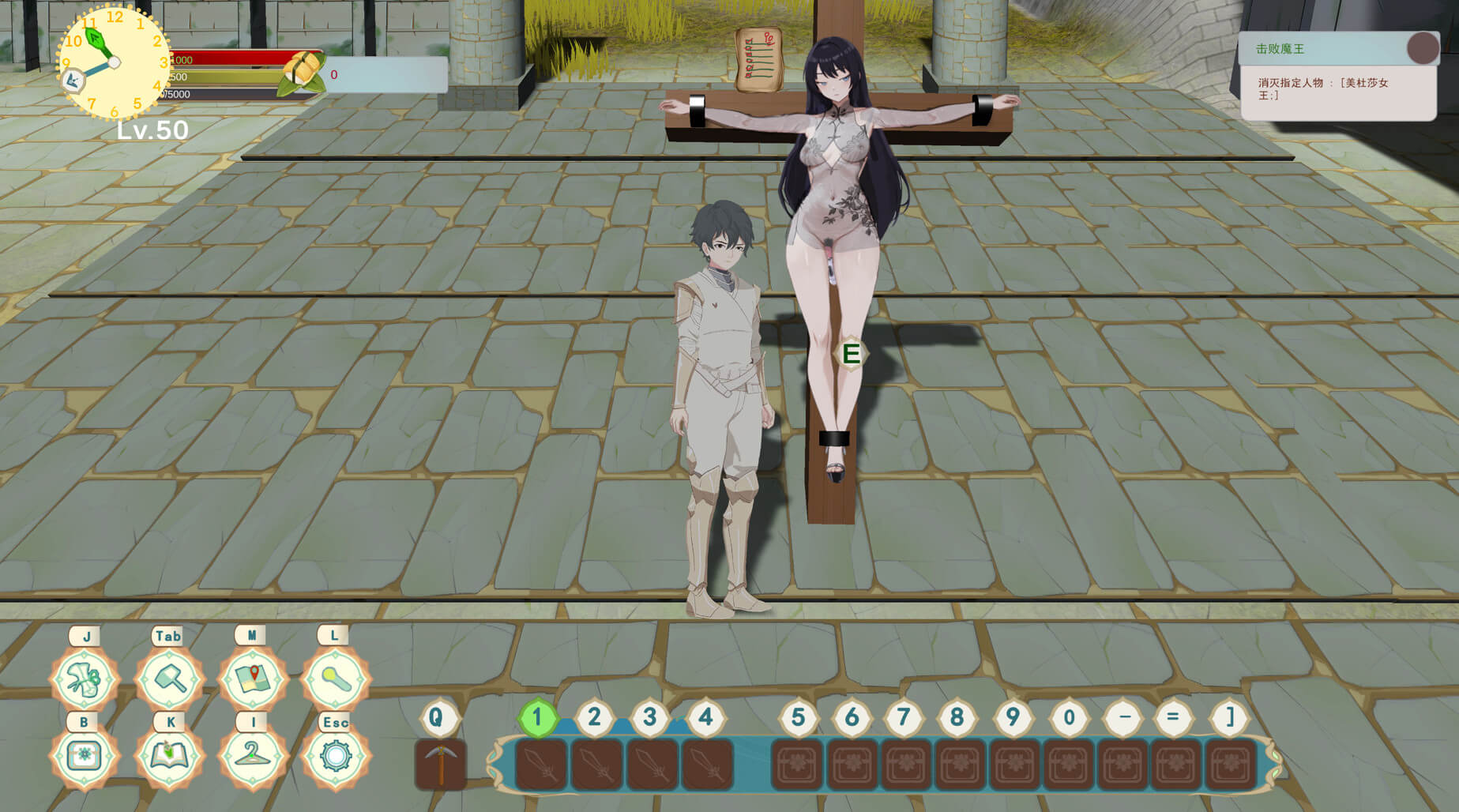Click the 击败魔王 quest tracker title
This screenshot has width=1459, height=812.
1280,49
